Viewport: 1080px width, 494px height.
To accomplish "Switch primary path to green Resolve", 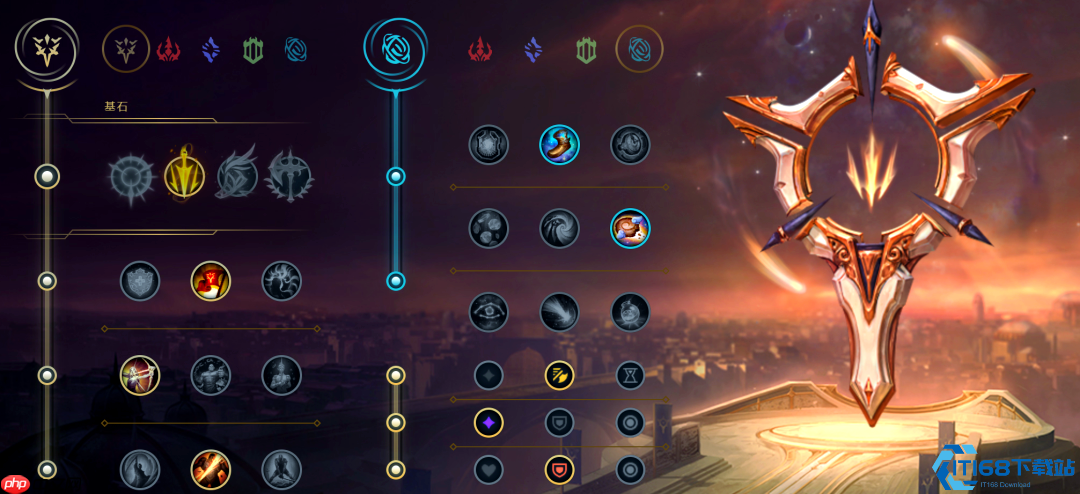I will [x=254, y=47].
